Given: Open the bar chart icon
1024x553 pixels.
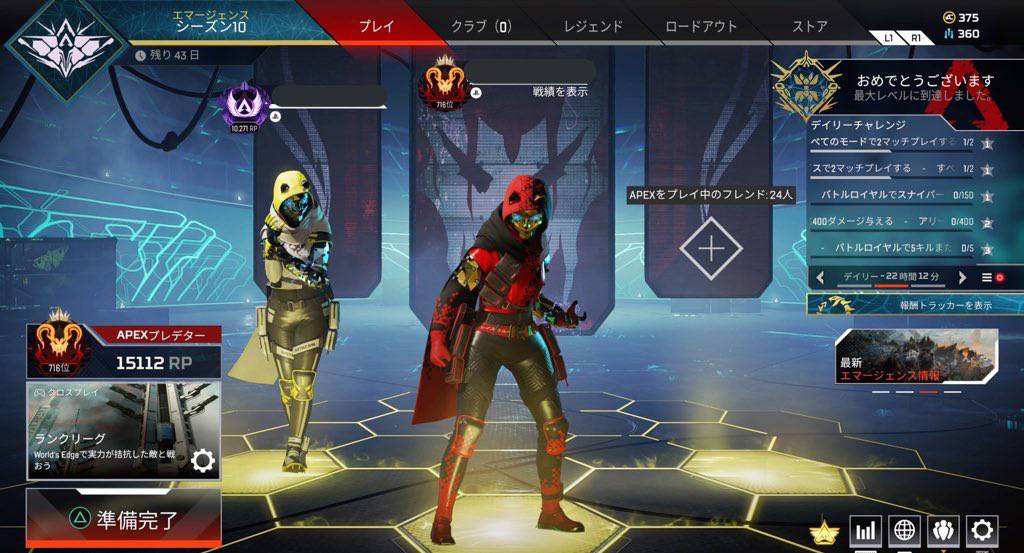Looking at the screenshot, I should [x=866, y=530].
